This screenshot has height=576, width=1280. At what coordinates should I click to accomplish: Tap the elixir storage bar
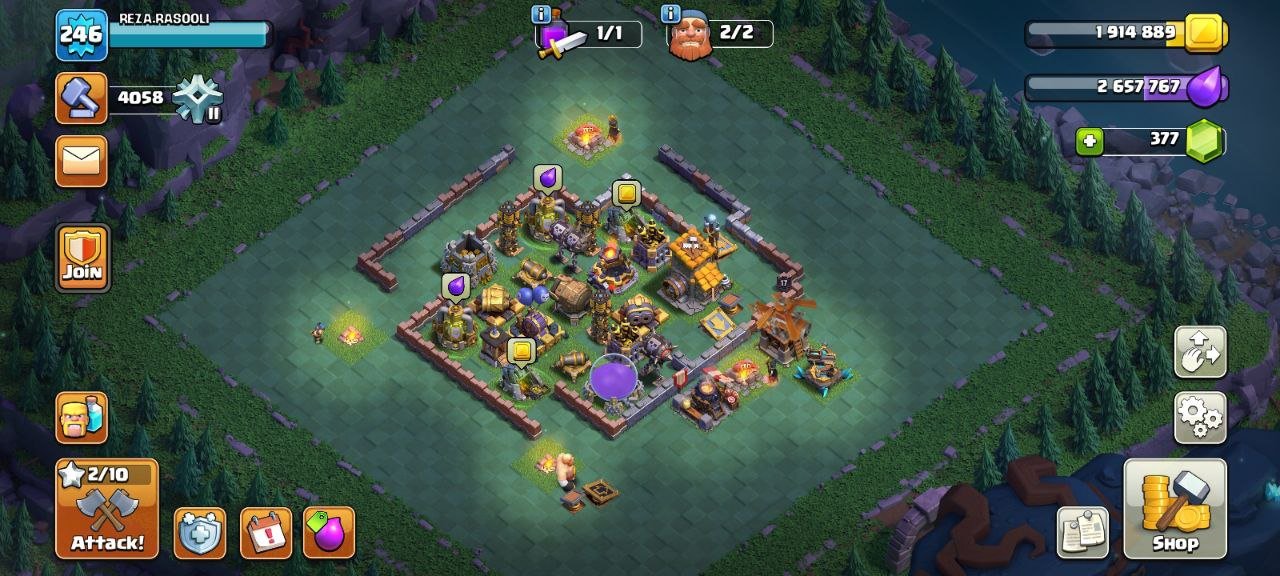click(x=1125, y=88)
